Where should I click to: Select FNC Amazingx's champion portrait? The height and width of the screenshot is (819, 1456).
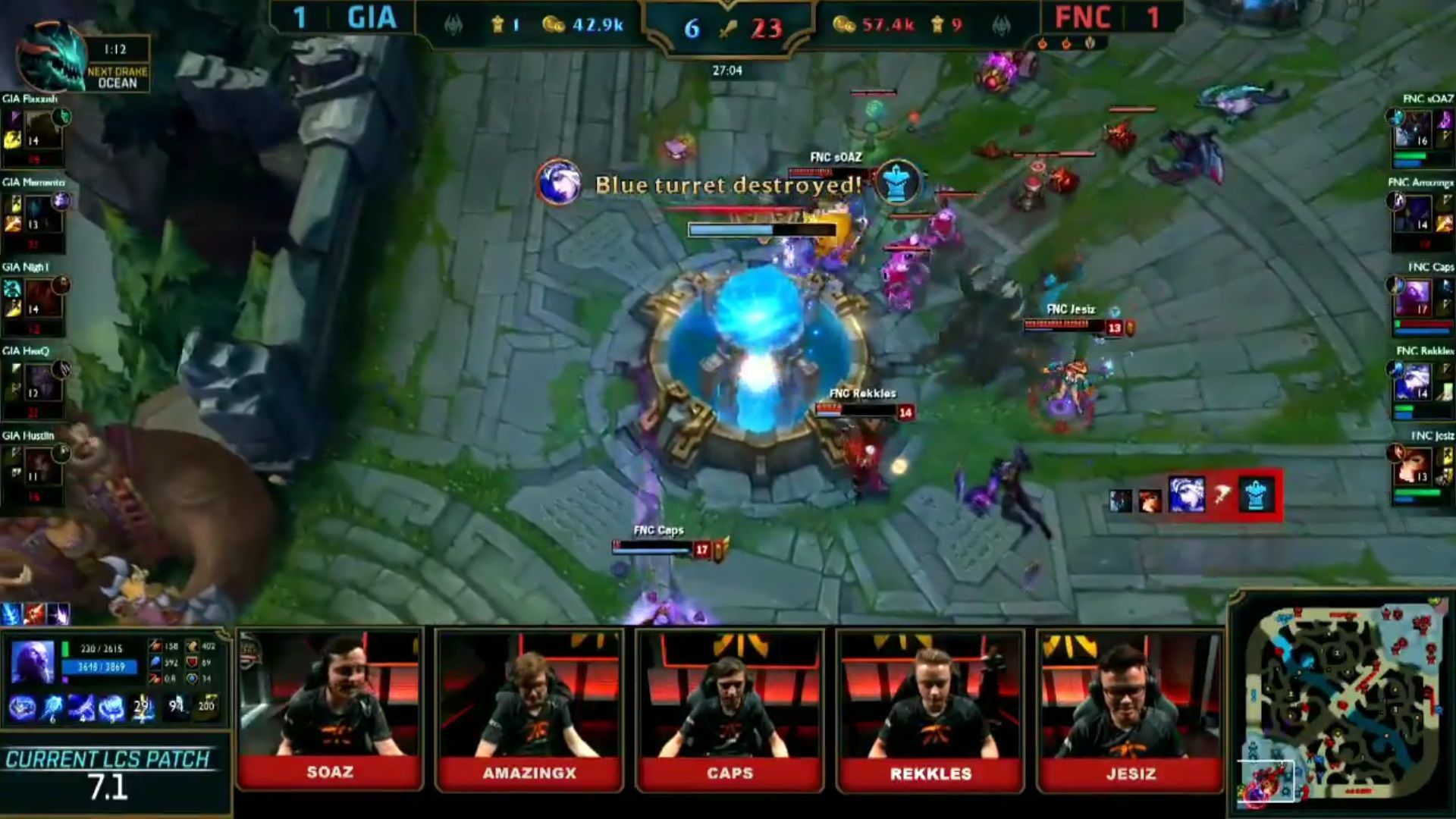click(1413, 215)
